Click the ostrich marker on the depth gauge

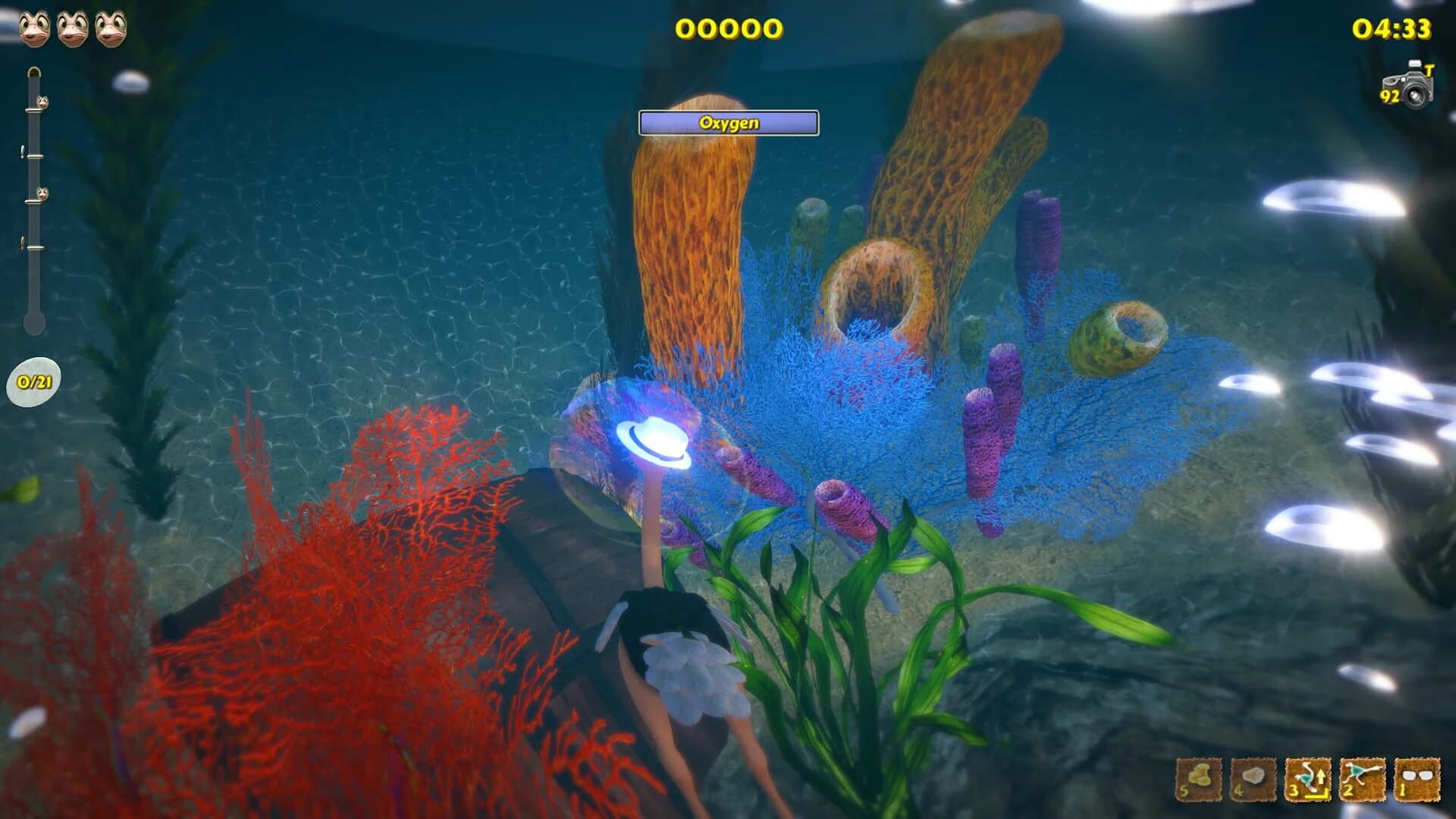tap(42, 102)
